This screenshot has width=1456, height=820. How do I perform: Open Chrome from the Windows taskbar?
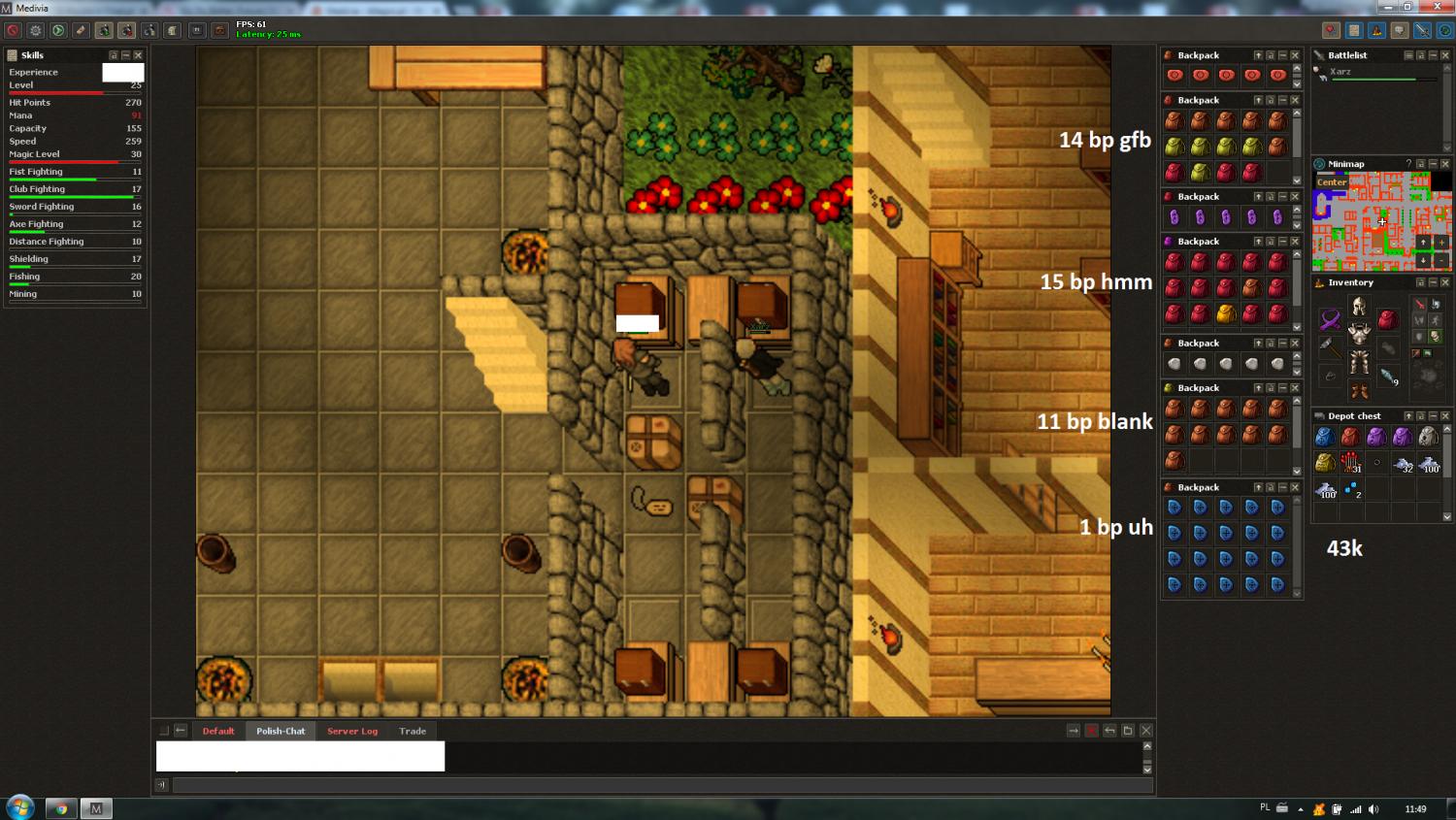click(61, 808)
